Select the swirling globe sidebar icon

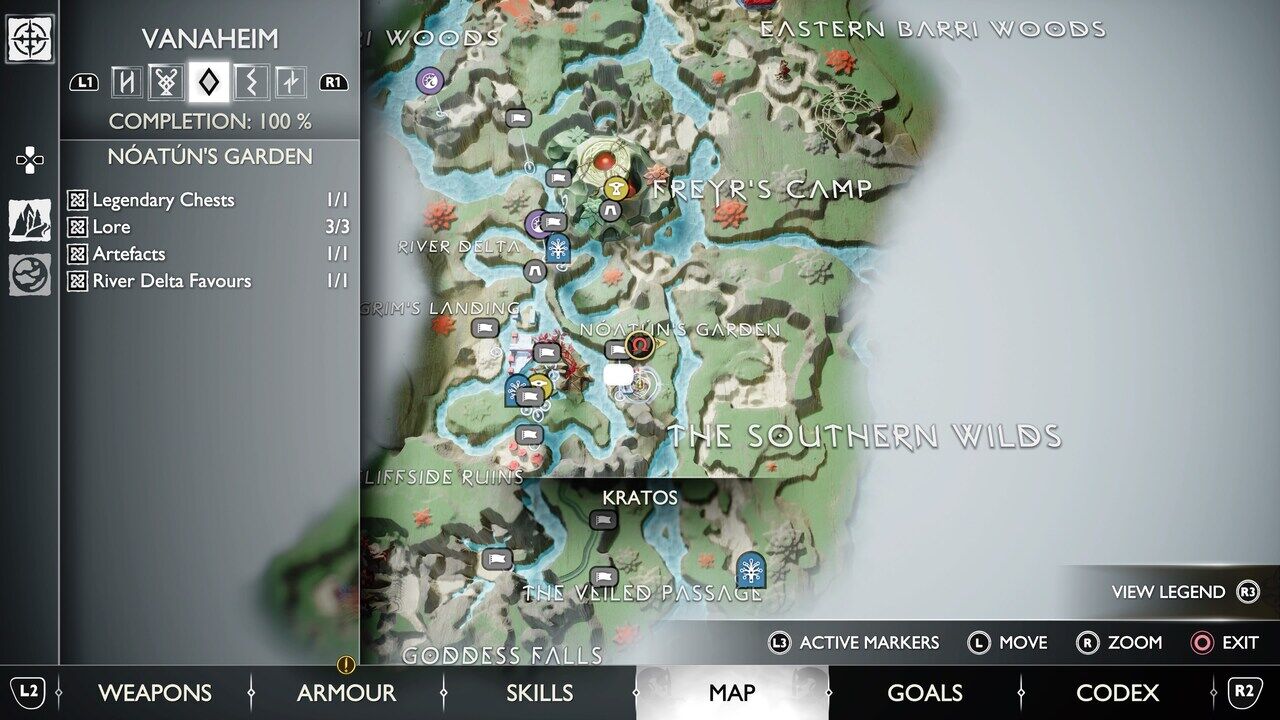(x=30, y=275)
